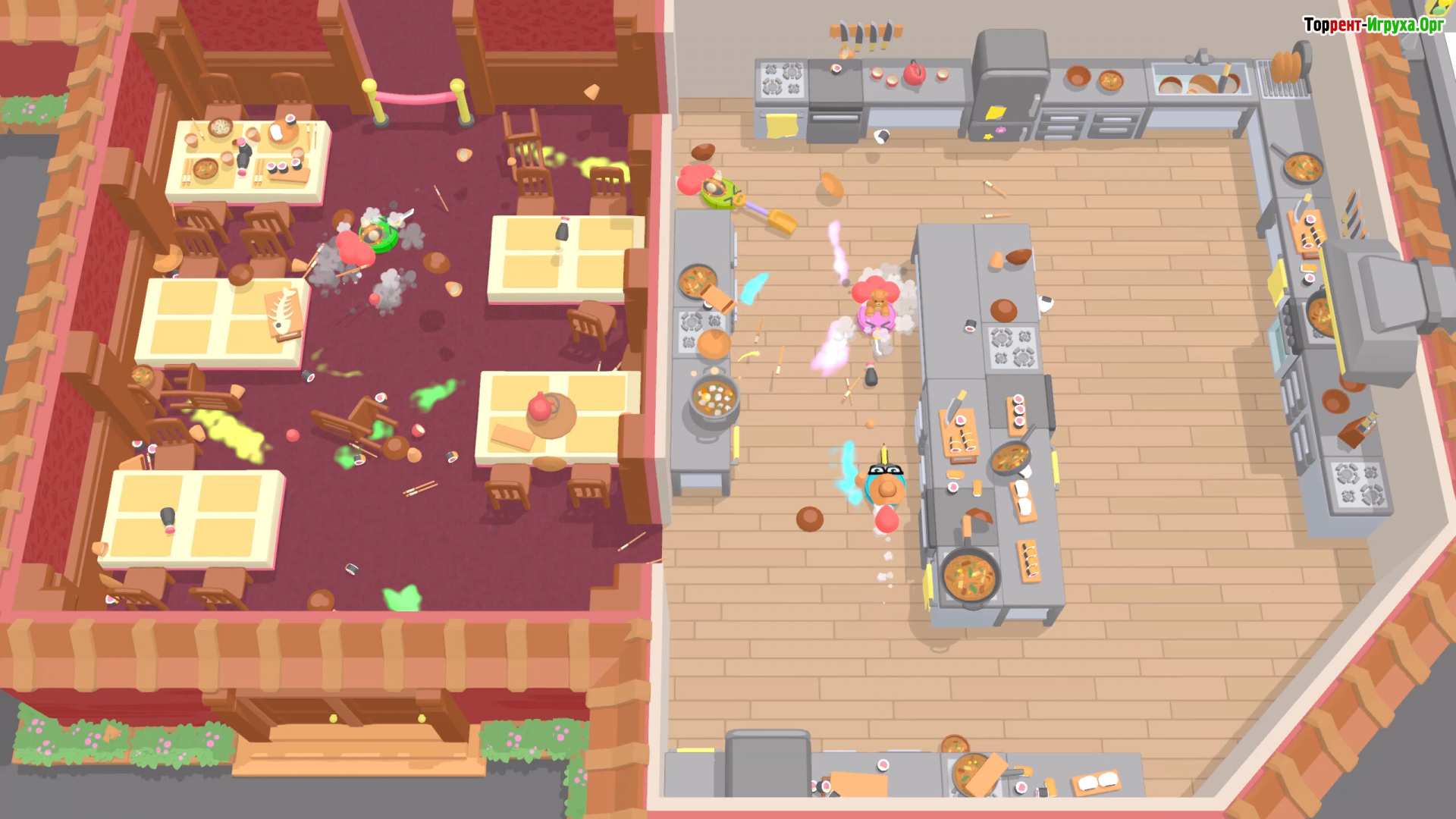
Task: Click the Торрент-Игруха.Орг watermark
Action: pyautogui.click(x=1373, y=25)
